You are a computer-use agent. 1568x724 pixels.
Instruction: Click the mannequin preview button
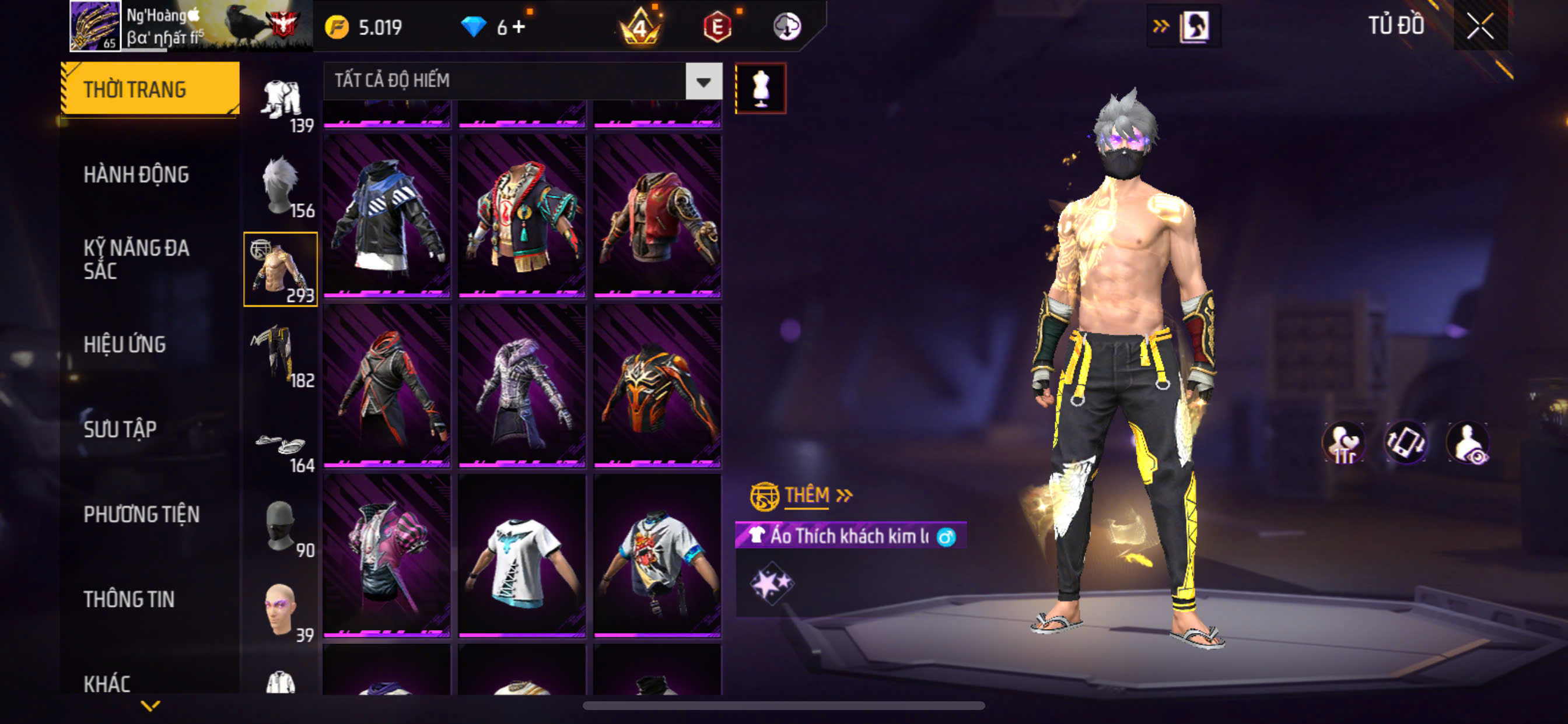pyautogui.click(x=760, y=89)
